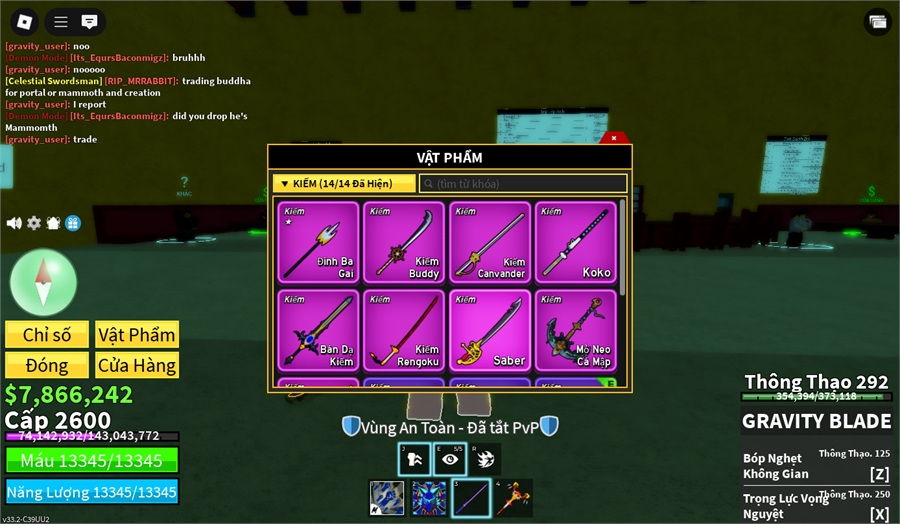Click the Đóng button
Image resolution: width=900 pixels, height=524 pixels.
pos(46,365)
